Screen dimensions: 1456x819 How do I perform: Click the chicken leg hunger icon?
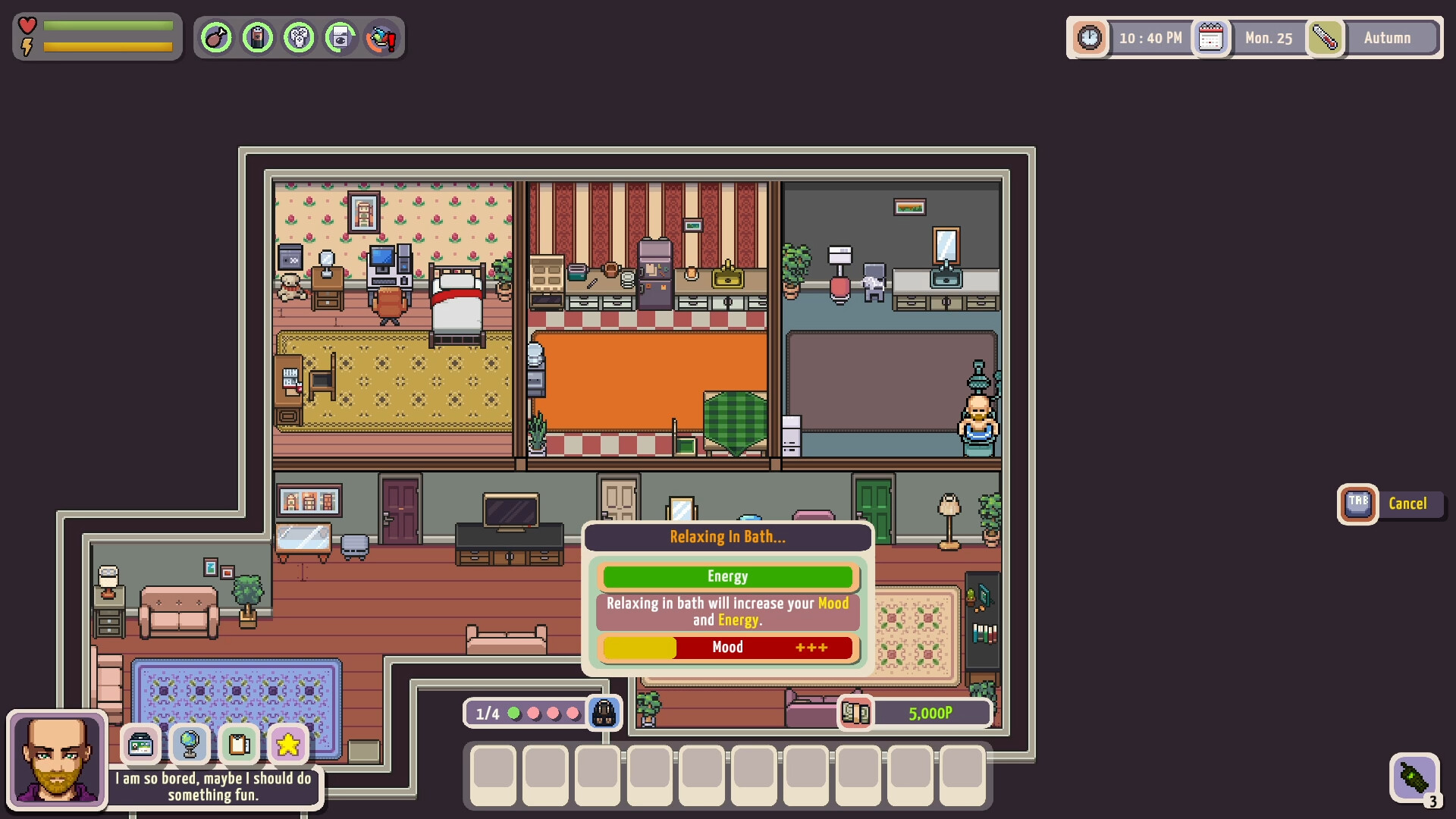[217, 36]
